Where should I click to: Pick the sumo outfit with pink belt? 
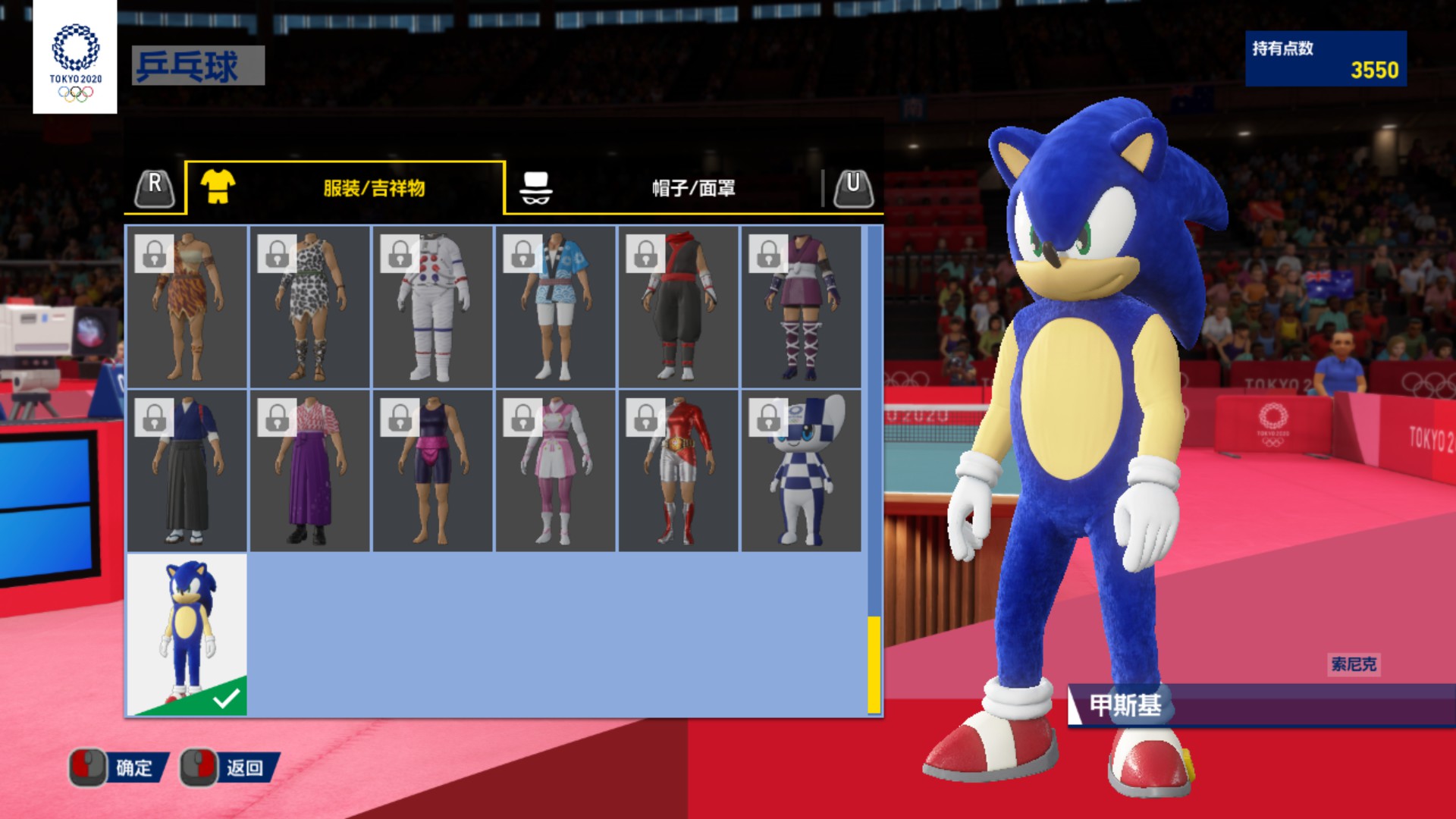click(433, 471)
